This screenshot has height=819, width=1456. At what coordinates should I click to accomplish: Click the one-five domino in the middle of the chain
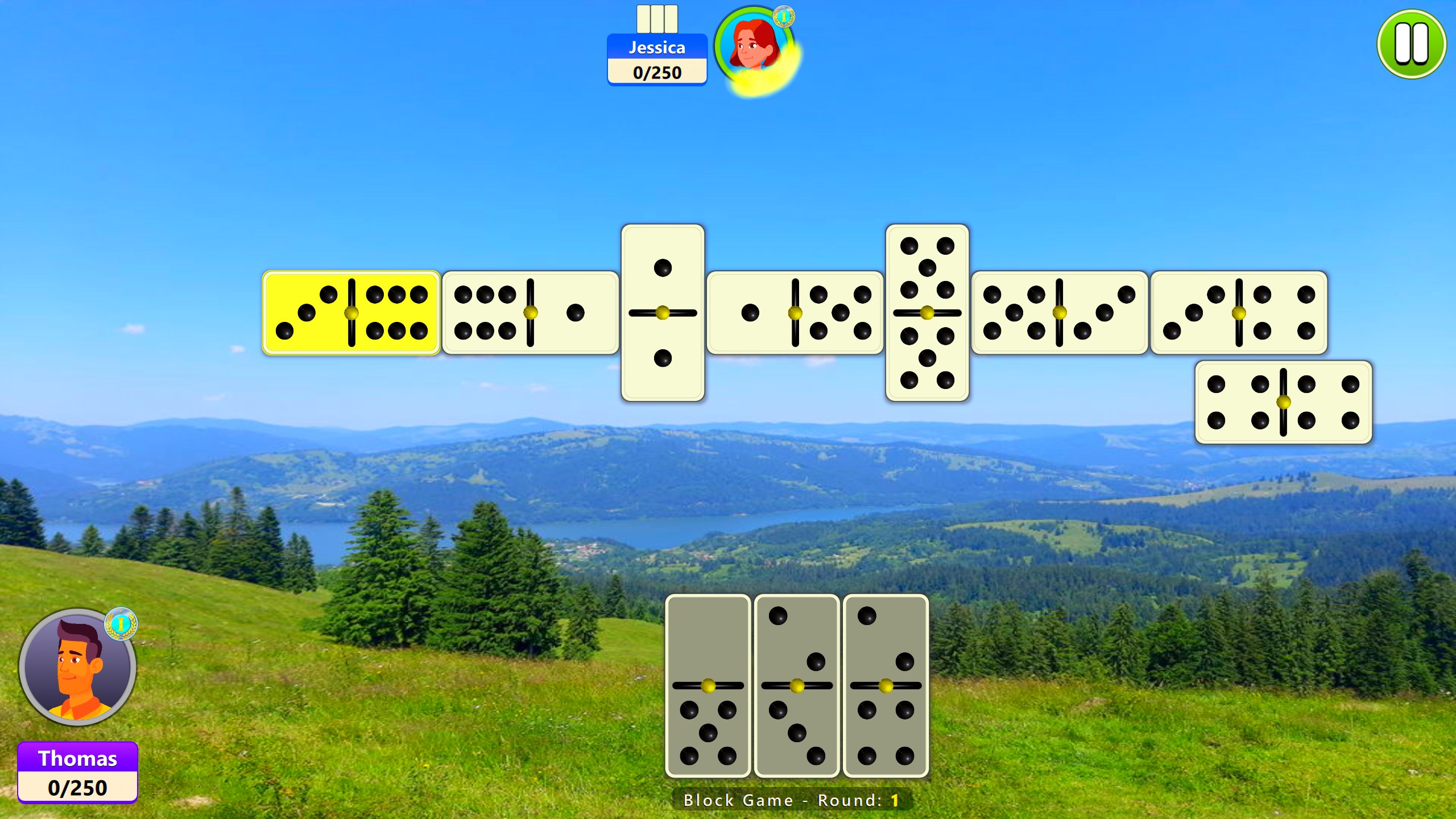(796, 313)
